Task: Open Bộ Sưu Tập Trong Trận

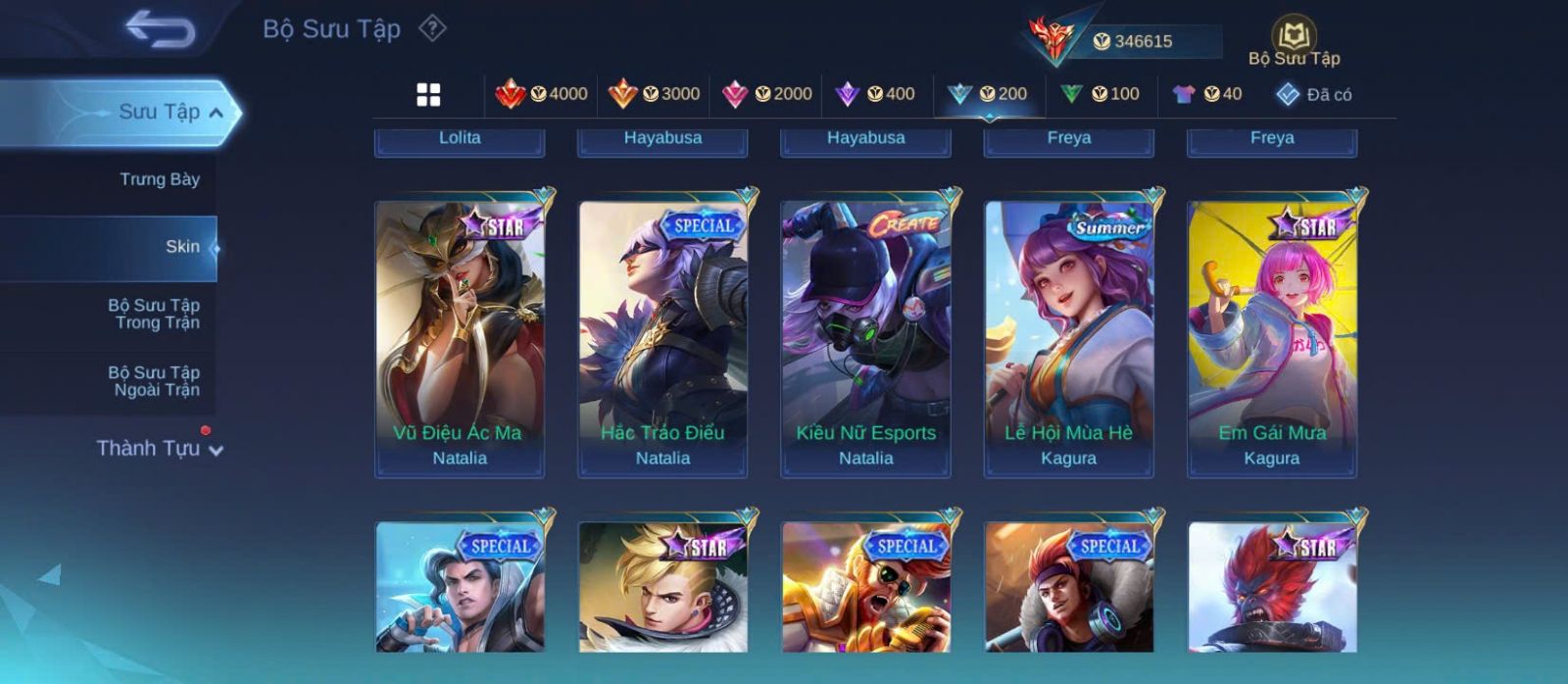Action: 154,314
